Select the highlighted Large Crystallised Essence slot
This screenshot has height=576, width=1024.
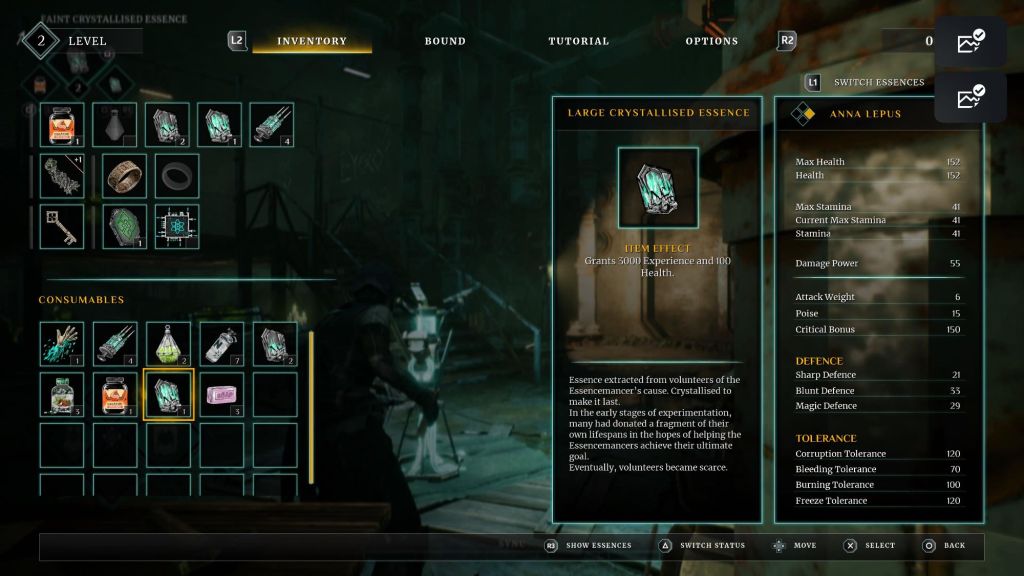[168, 395]
